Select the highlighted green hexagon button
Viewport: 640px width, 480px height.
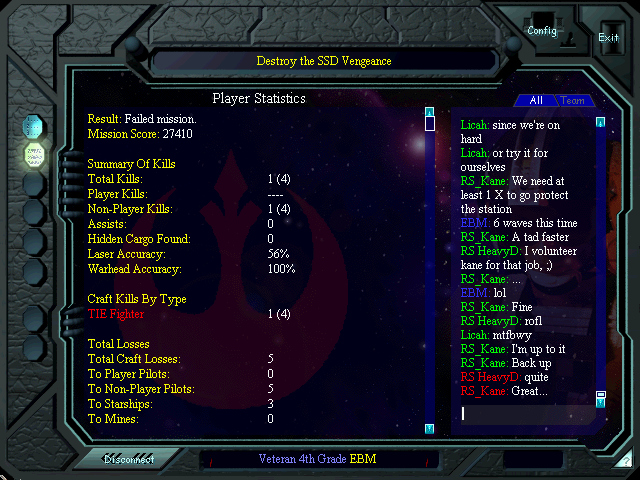coord(33,154)
